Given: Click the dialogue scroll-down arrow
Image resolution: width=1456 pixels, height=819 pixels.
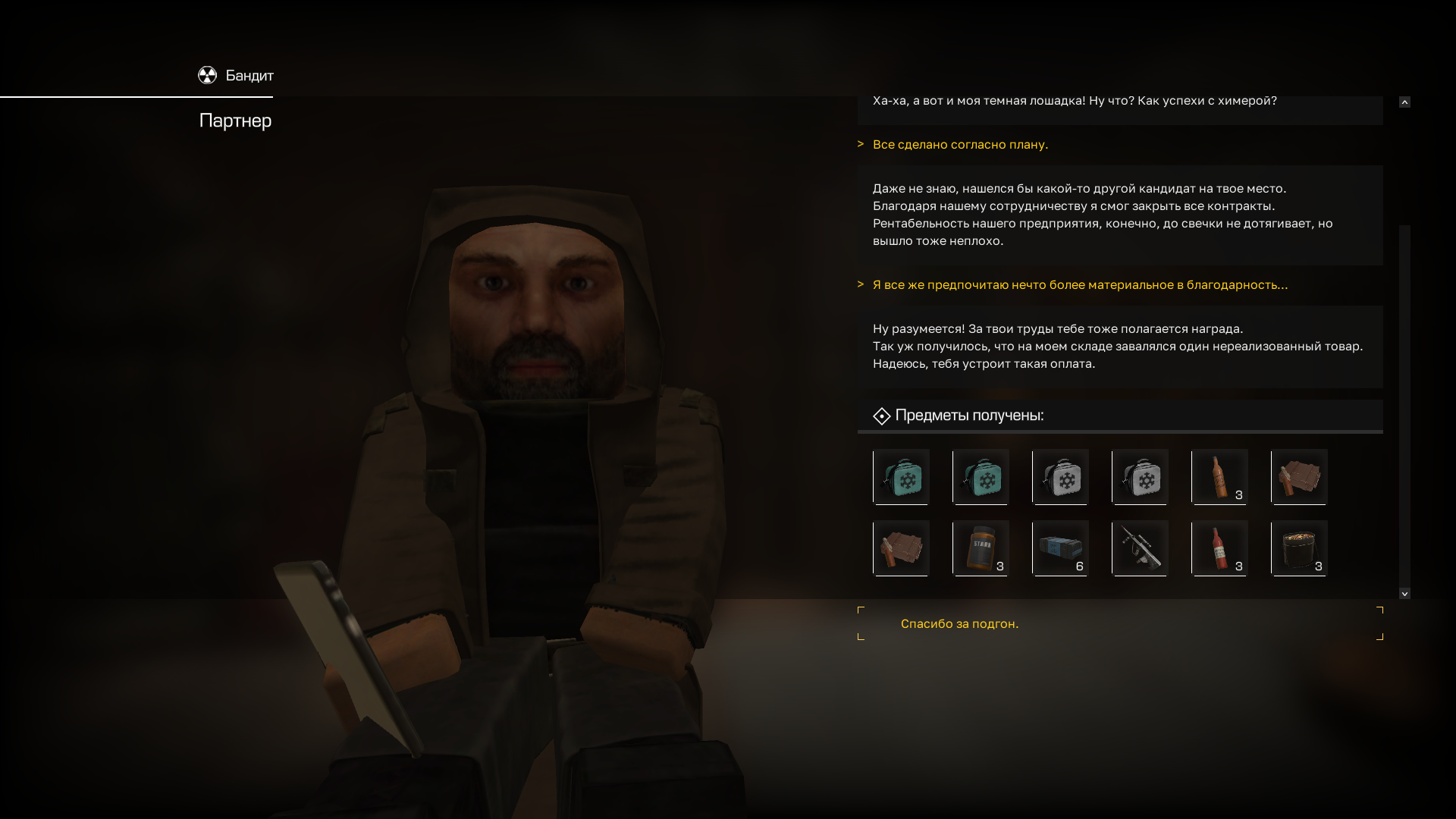Looking at the screenshot, I should (1404, 594).
